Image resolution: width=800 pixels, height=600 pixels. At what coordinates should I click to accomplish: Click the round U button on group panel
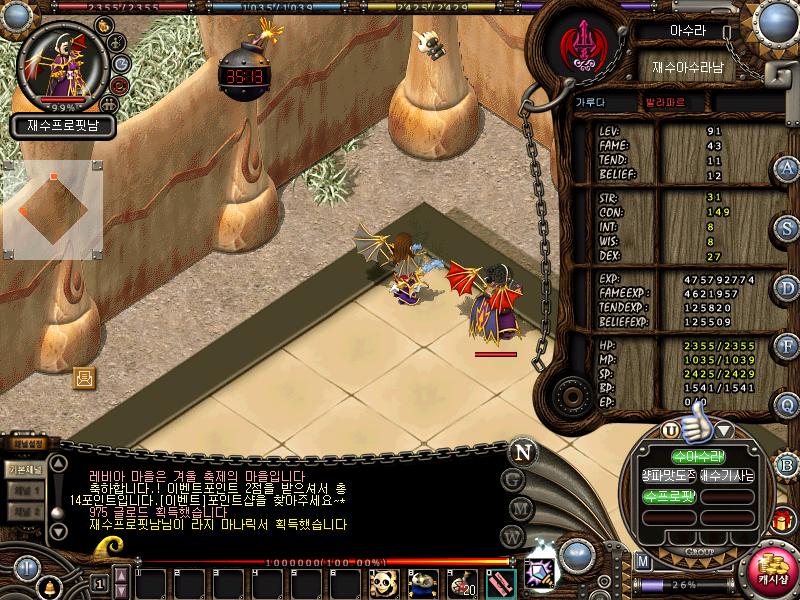(x=670, y=430)
